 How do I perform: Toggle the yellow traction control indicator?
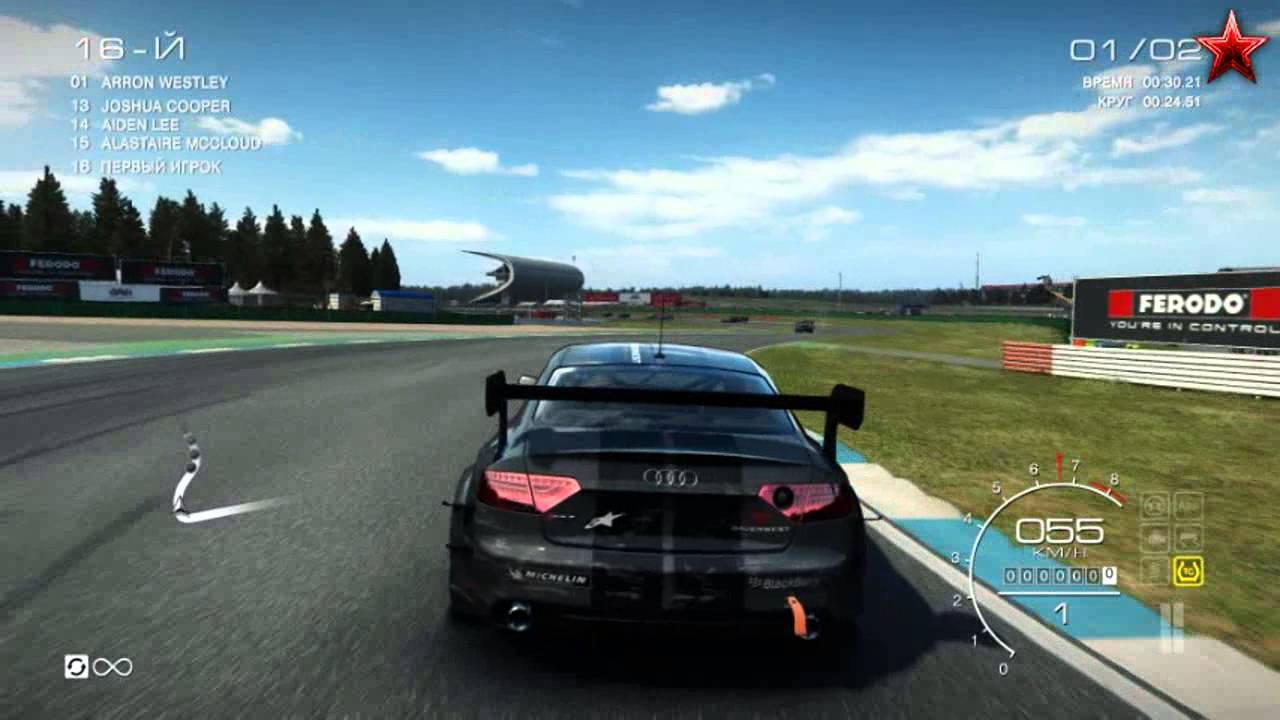[x=1188, y=570]
